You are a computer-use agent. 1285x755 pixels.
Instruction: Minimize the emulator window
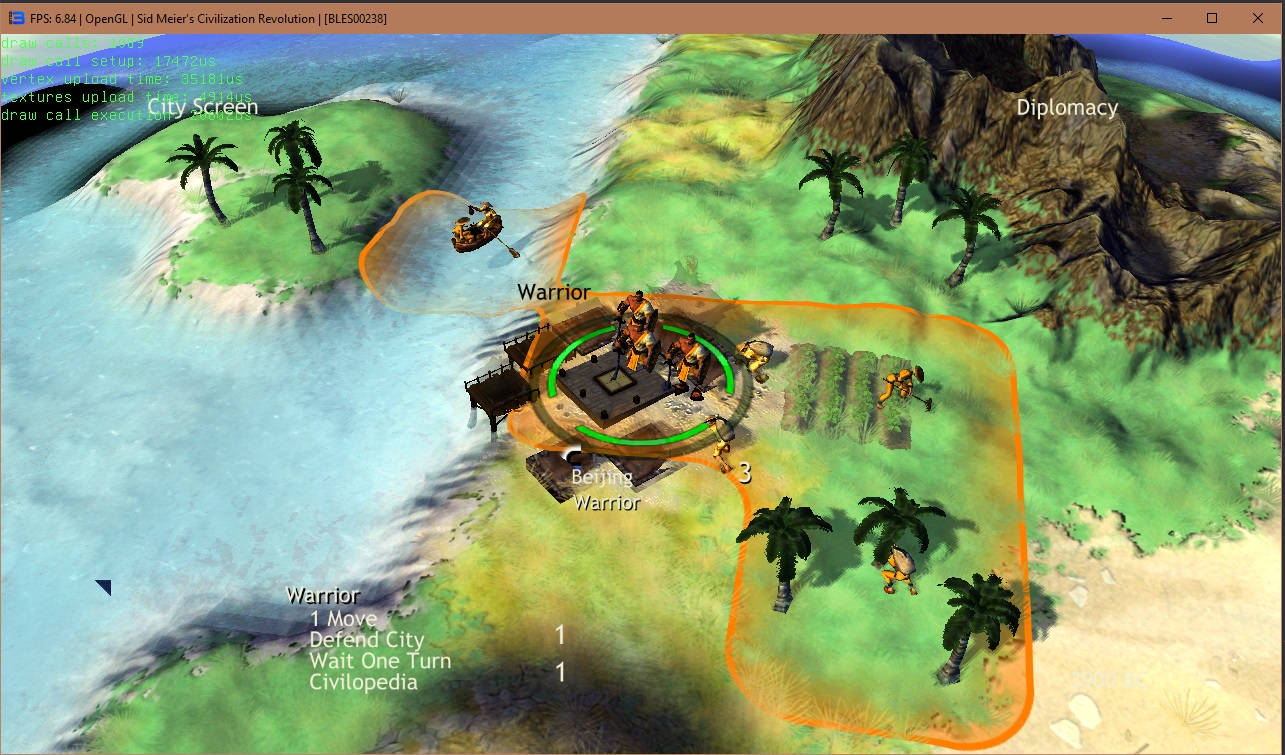coord(1165,18)
